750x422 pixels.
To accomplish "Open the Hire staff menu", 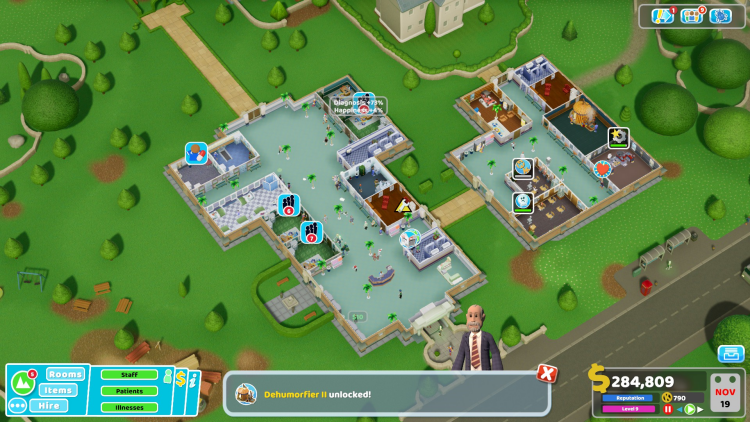I will [x=49, y=405].
